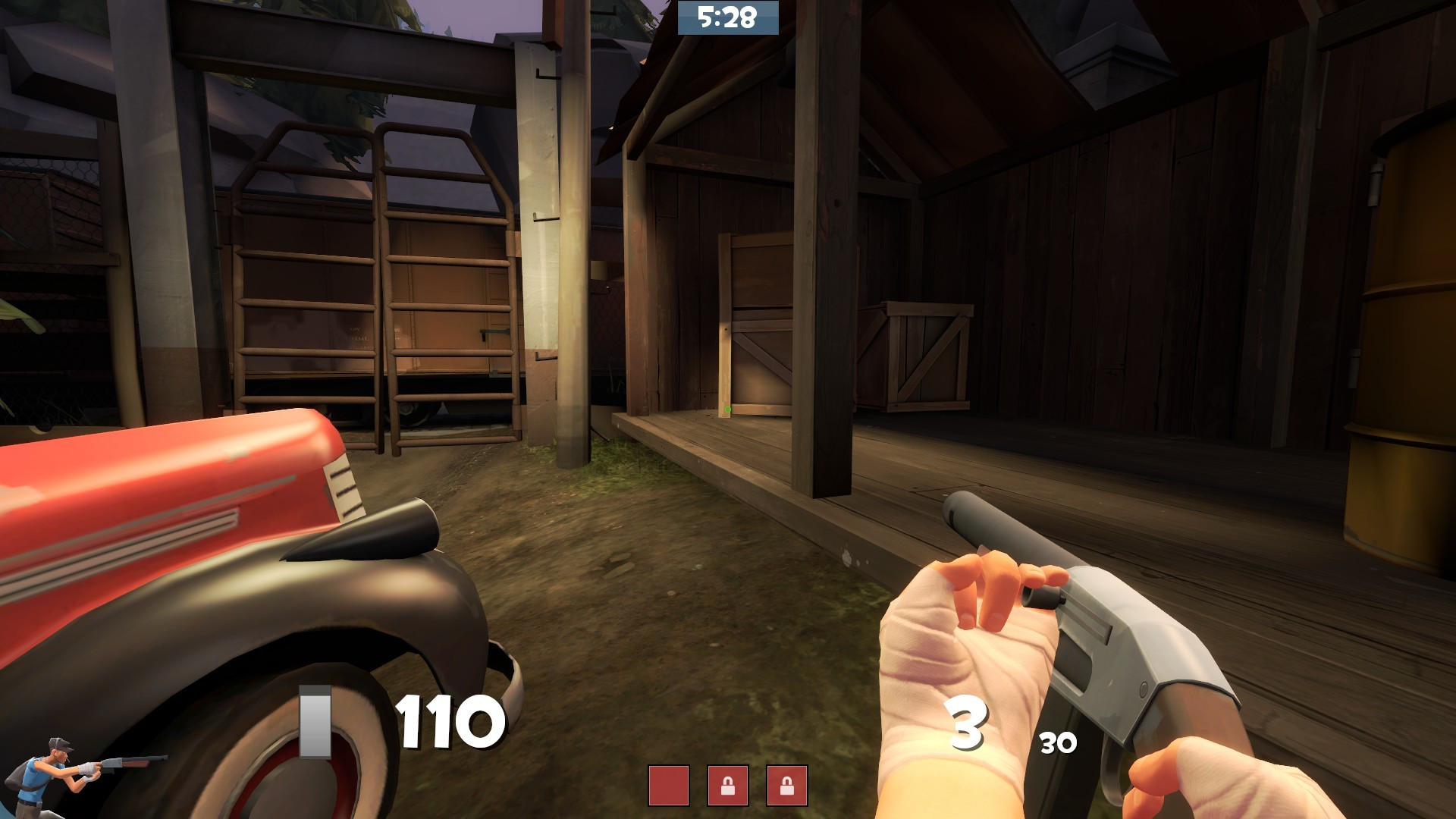Open the round timer display showing 5:28
This screenshot has width=1456, height=819.
[730, 19]
